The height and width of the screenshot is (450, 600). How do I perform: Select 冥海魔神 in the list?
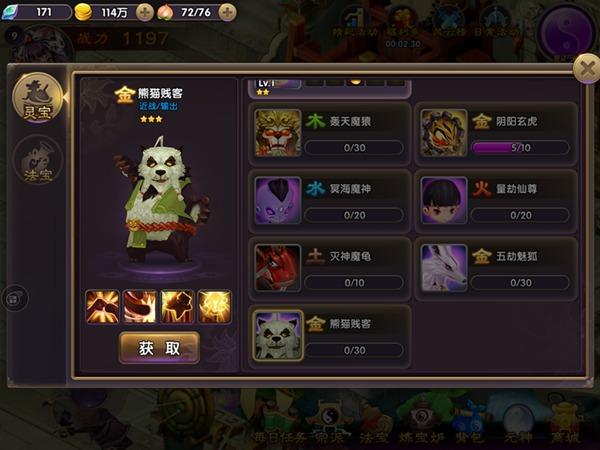click(x=329, y=200)
